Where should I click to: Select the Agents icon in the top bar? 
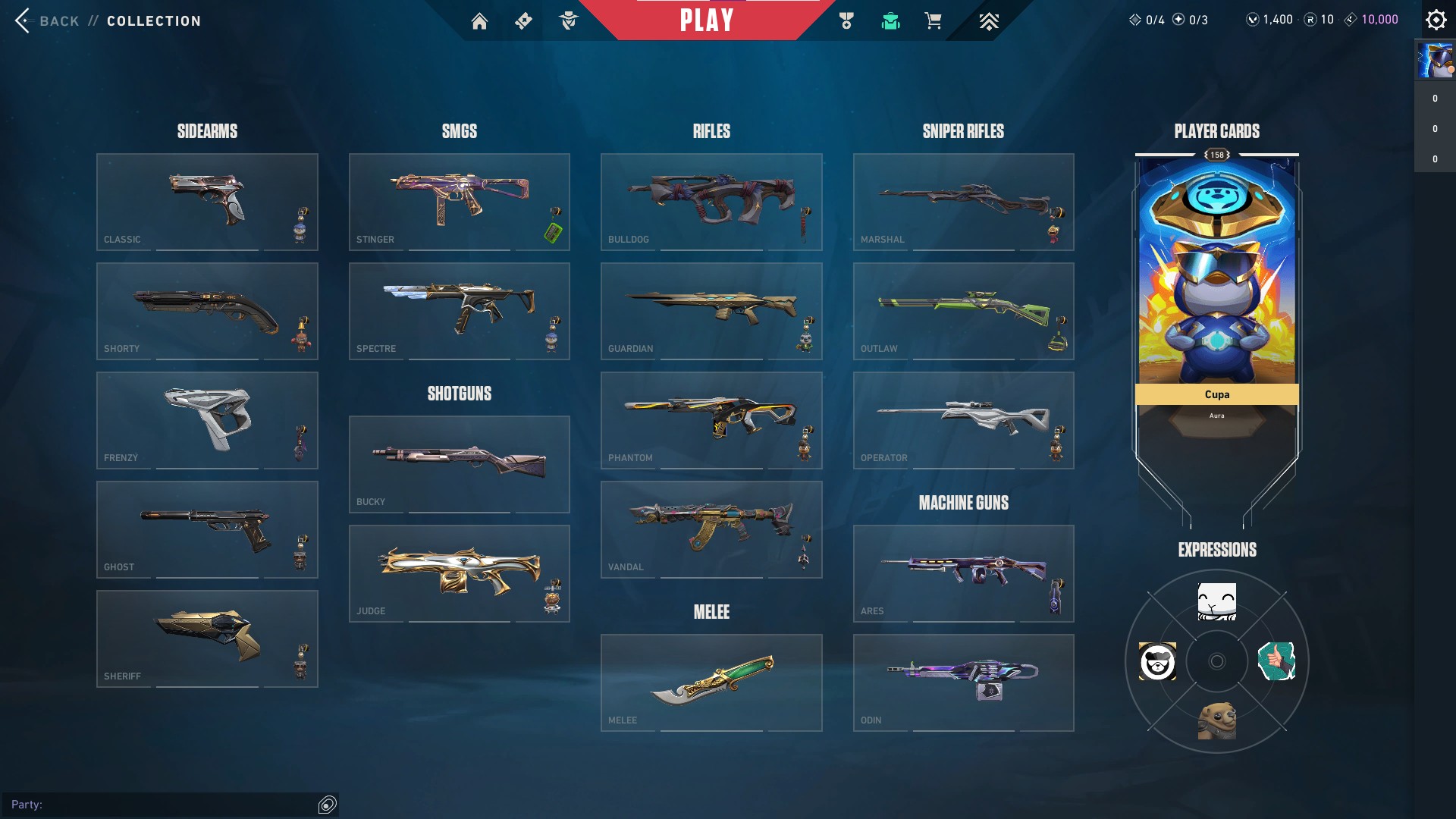(567, 21)
